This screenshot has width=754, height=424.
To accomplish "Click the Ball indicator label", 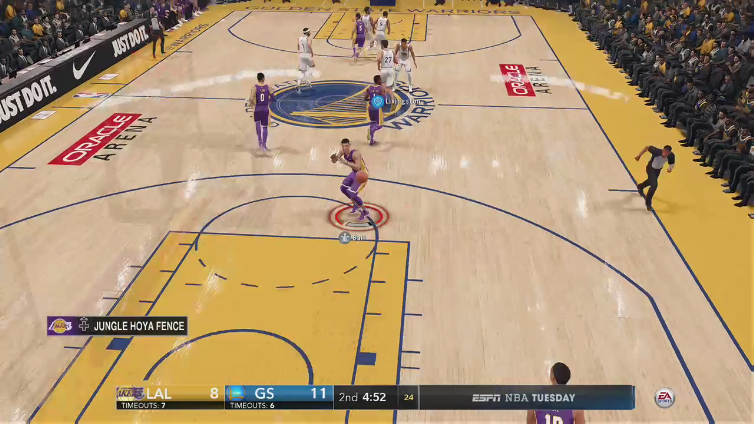I will pyautogui.click(x=353, y=237).
